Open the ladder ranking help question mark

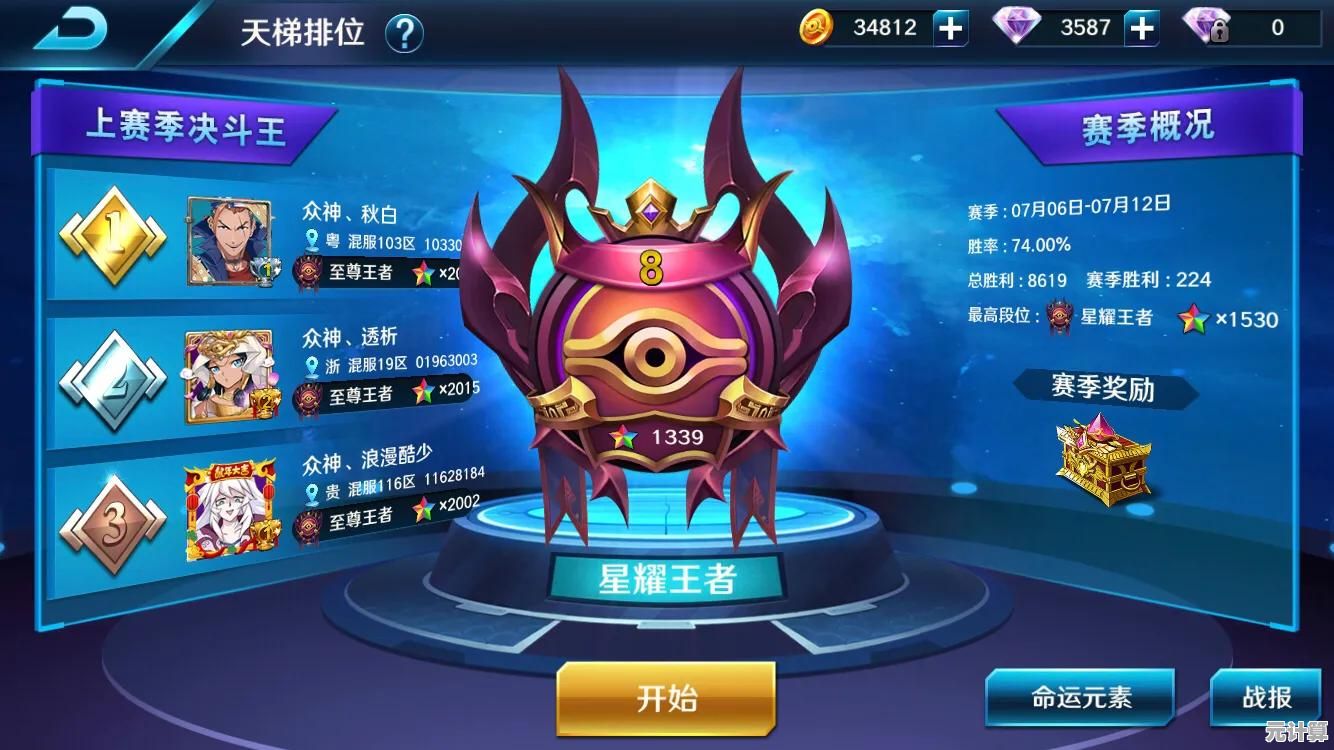tap(404, 33)
